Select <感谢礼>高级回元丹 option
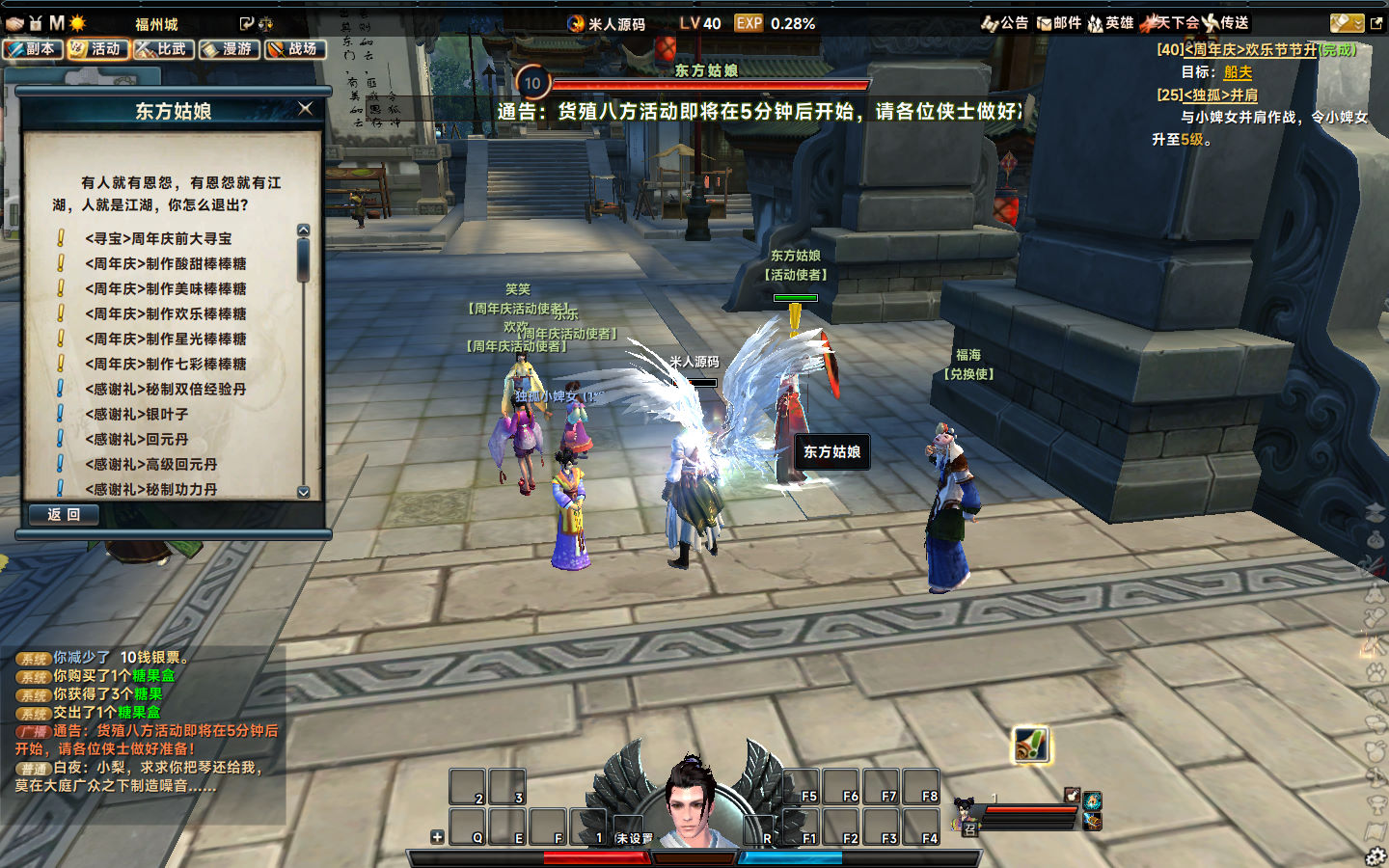The width and height of the screenshot is (1389, 868). [x=150, y=464]
